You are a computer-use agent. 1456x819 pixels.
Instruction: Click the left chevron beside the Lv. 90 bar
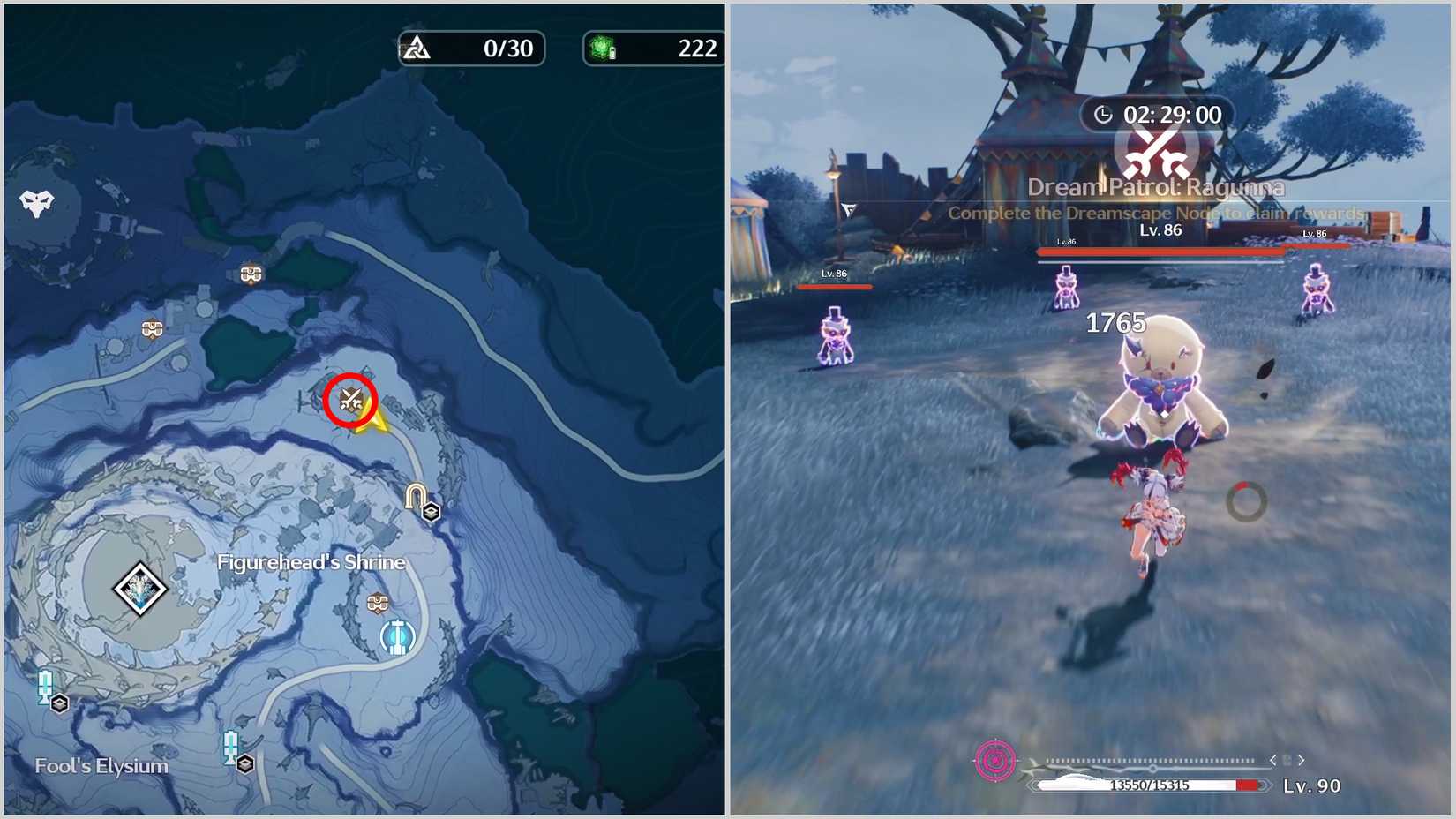coord(1274,758)
